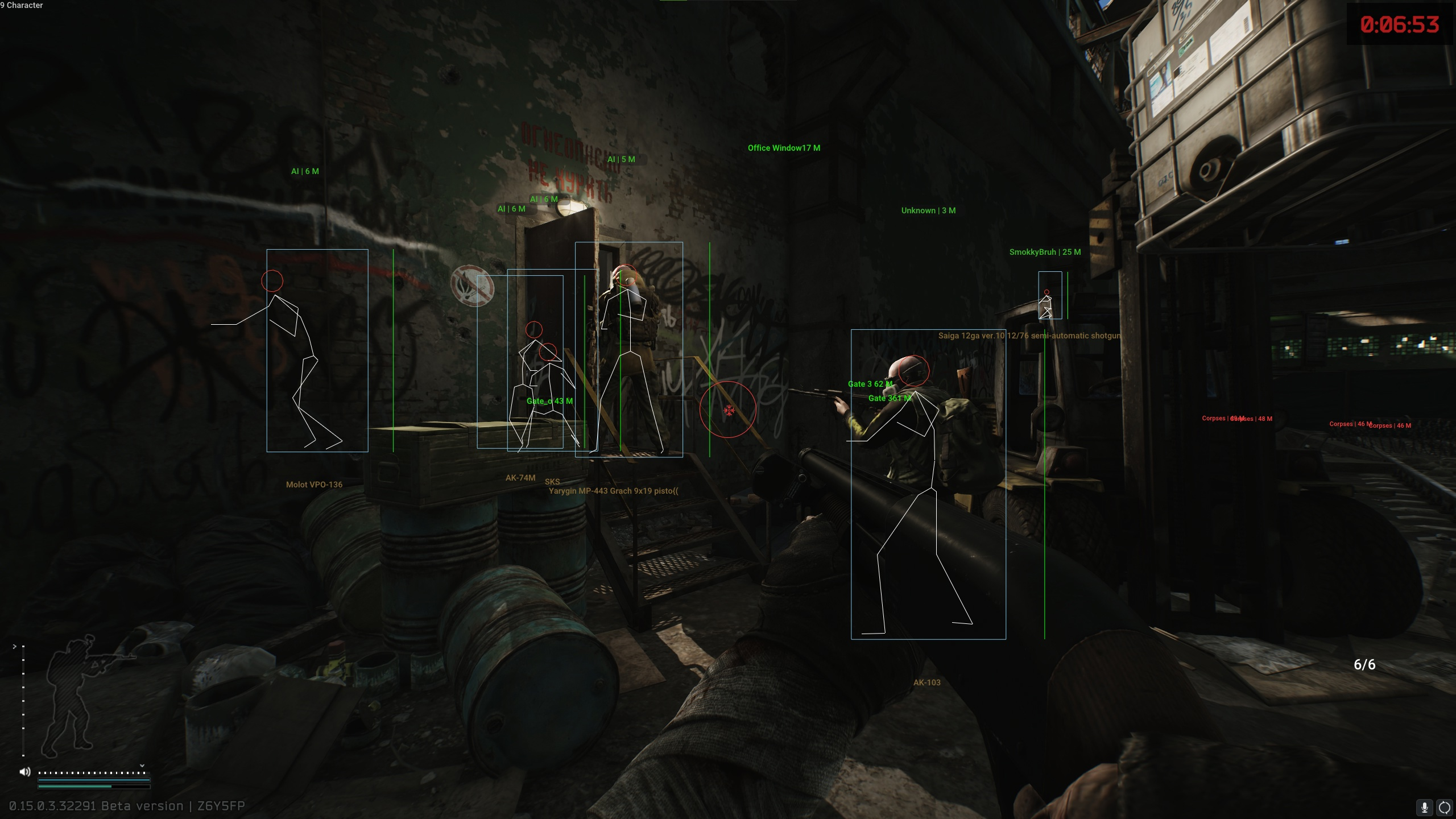Click the speaker noise level icon
Image resolution: width=1456 pixels, height=819 pixels.
(x=24, y=772)
